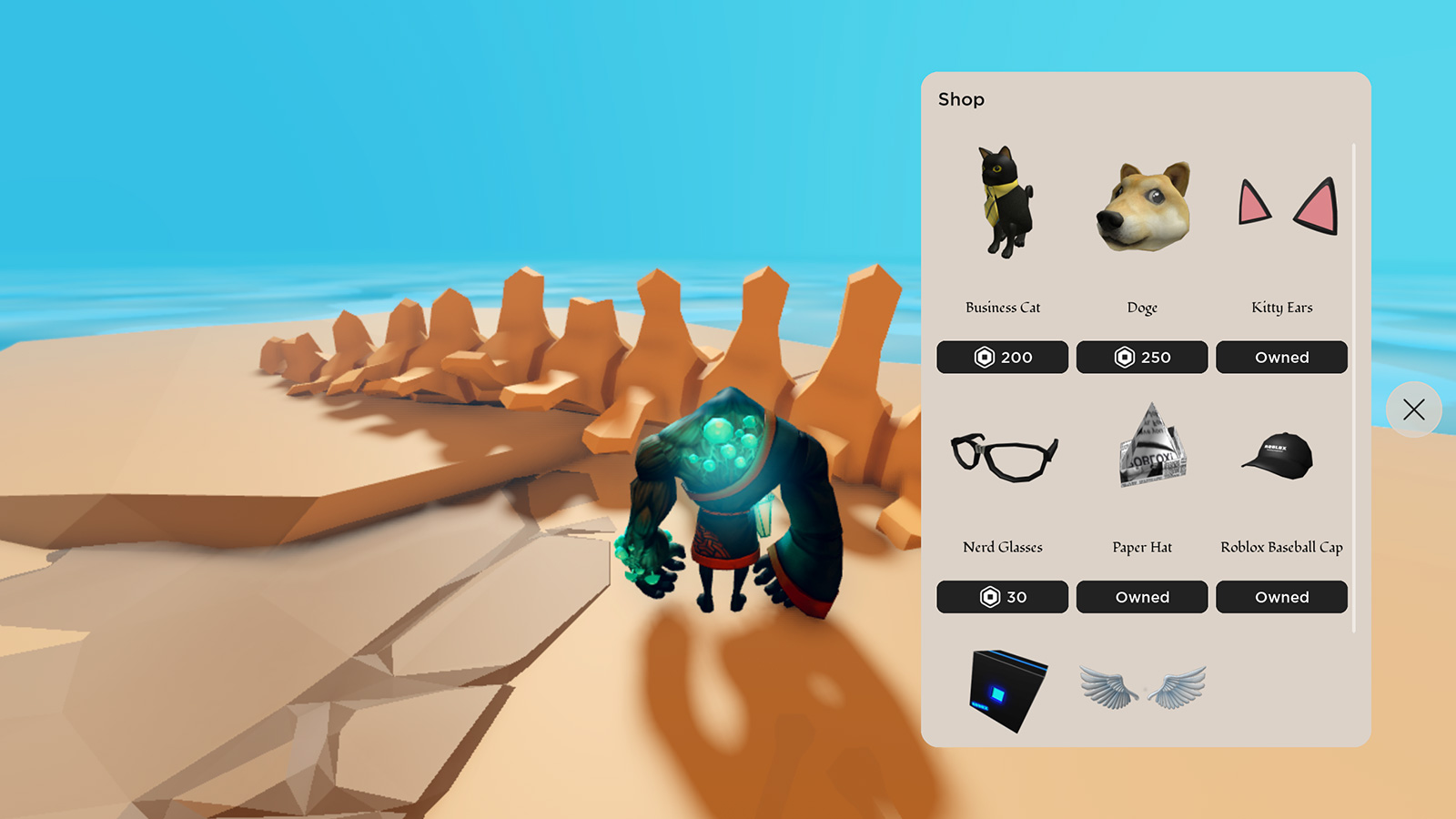The height and width of the screenshot is (819, 1456).
Task: Click the Owned button under Kitty Ears
Action: tap(1281, 357)
